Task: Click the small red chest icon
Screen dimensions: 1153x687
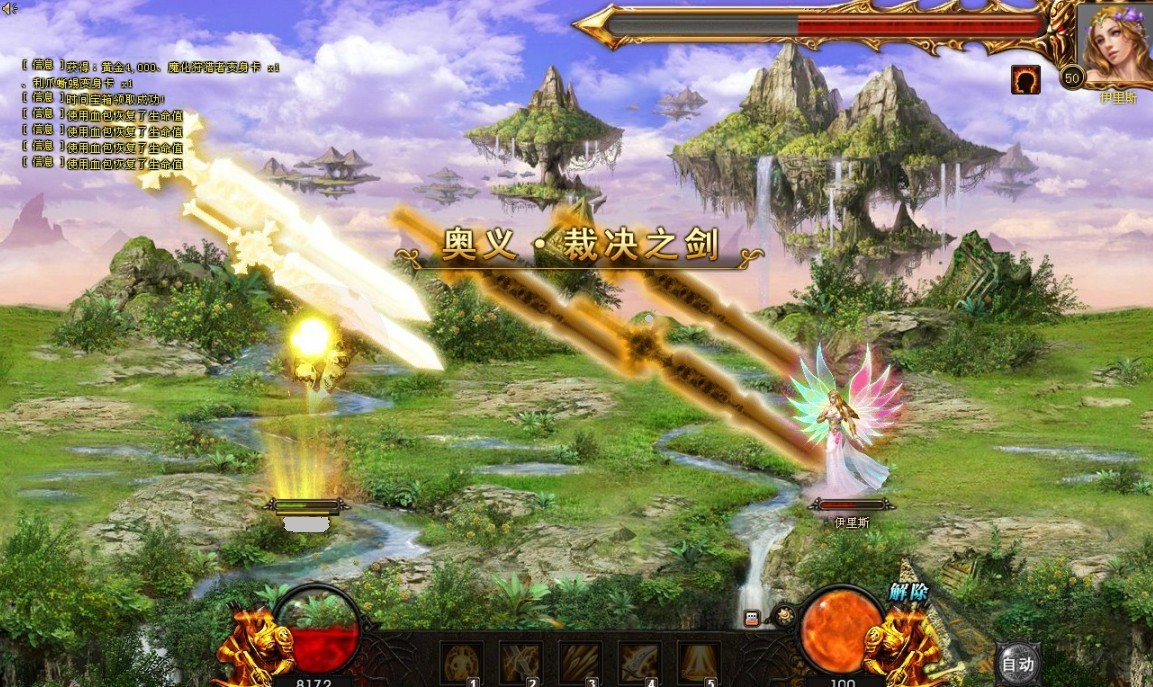Action: pos(753,618)
